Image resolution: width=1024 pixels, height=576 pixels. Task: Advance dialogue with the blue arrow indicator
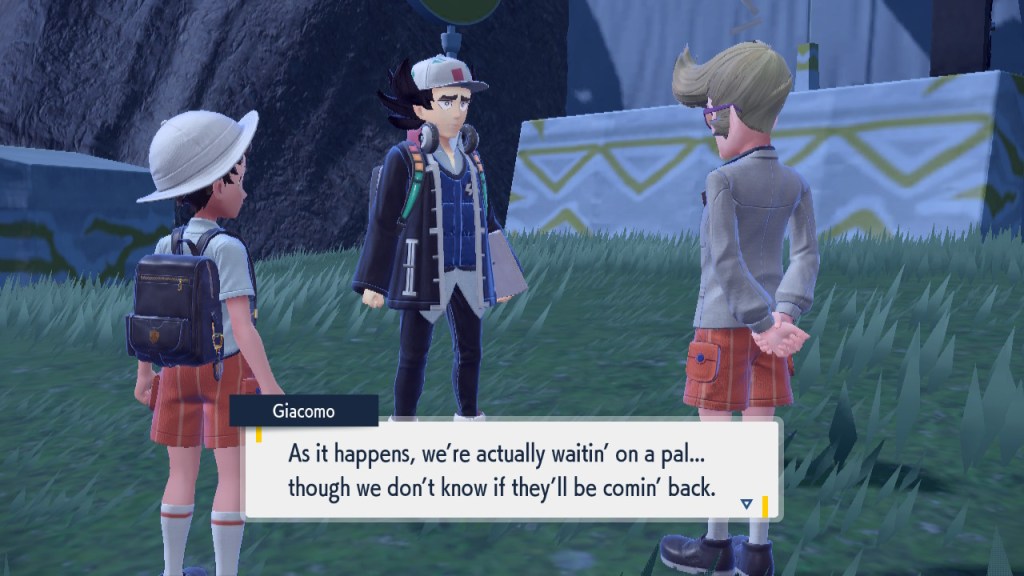click(x=746, y=504)
